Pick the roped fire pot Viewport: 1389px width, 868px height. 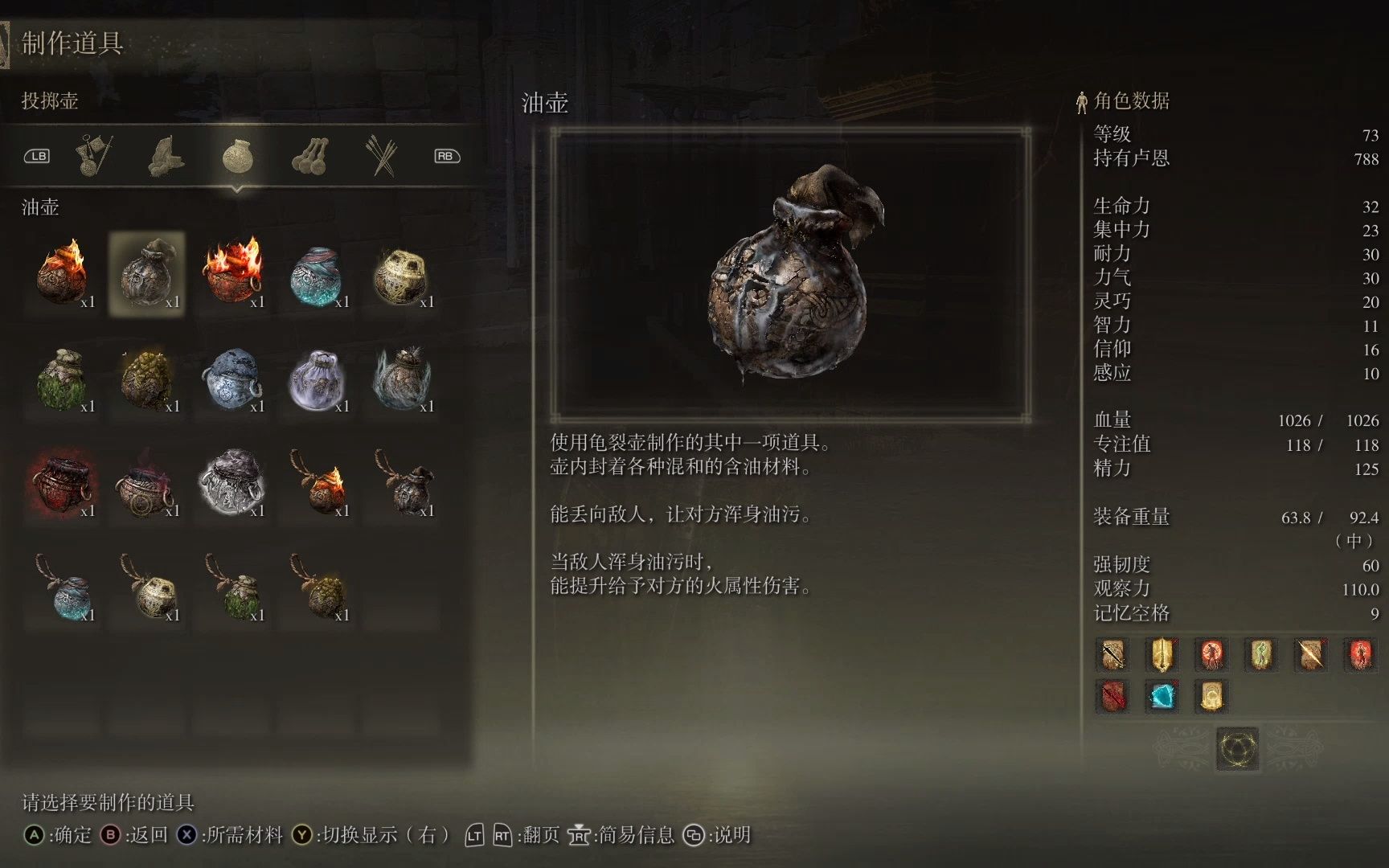[317, 483]
